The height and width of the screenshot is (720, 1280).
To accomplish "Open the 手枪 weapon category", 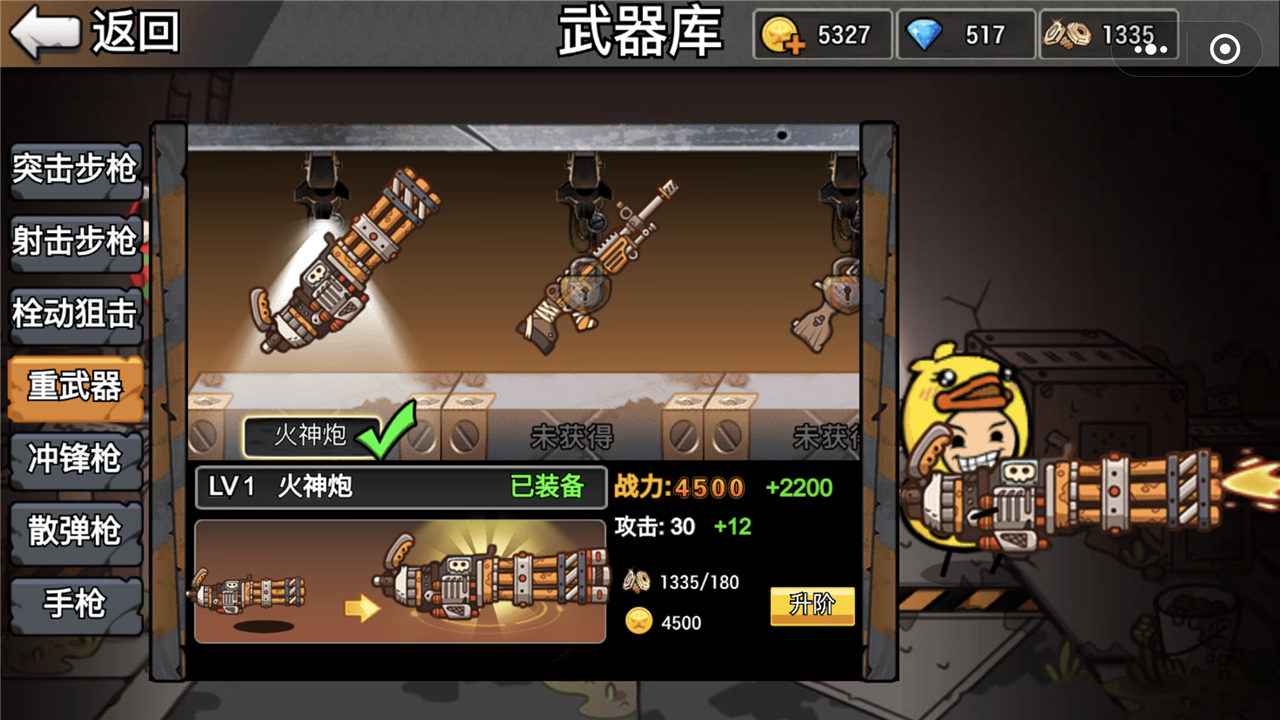I will tap(74, 602).
